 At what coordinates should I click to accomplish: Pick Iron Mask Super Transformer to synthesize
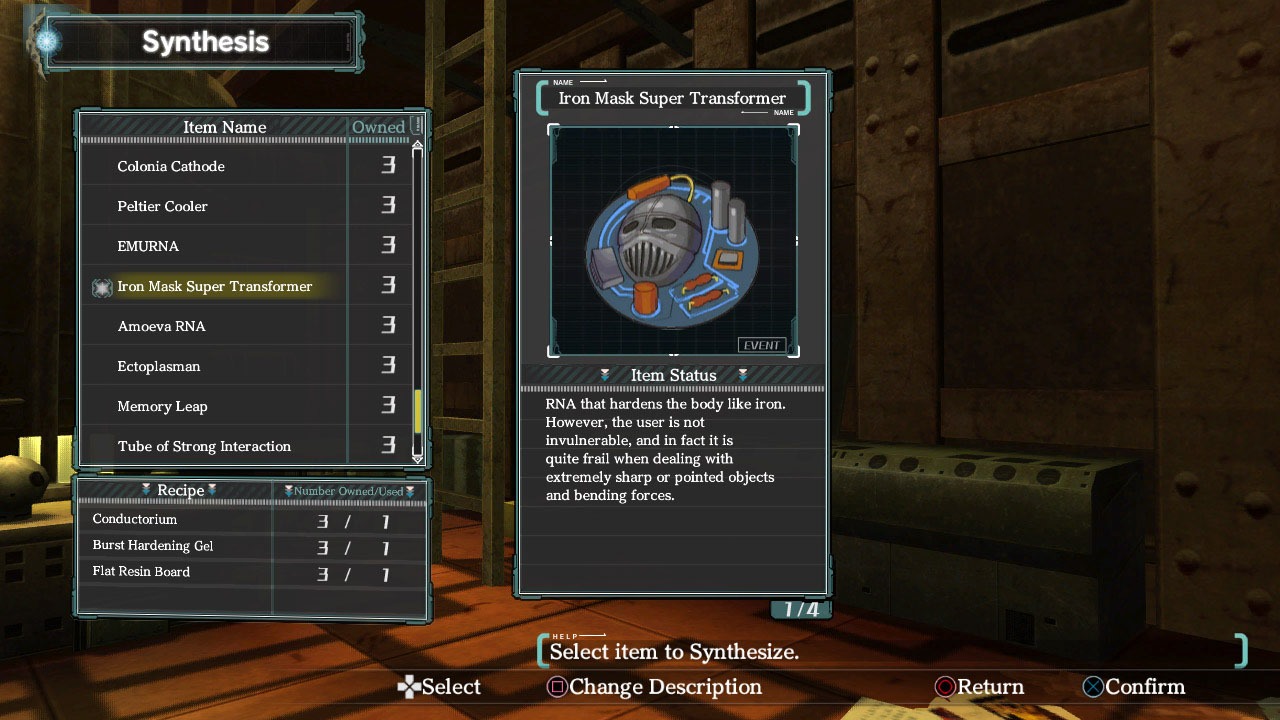[215, 286]
